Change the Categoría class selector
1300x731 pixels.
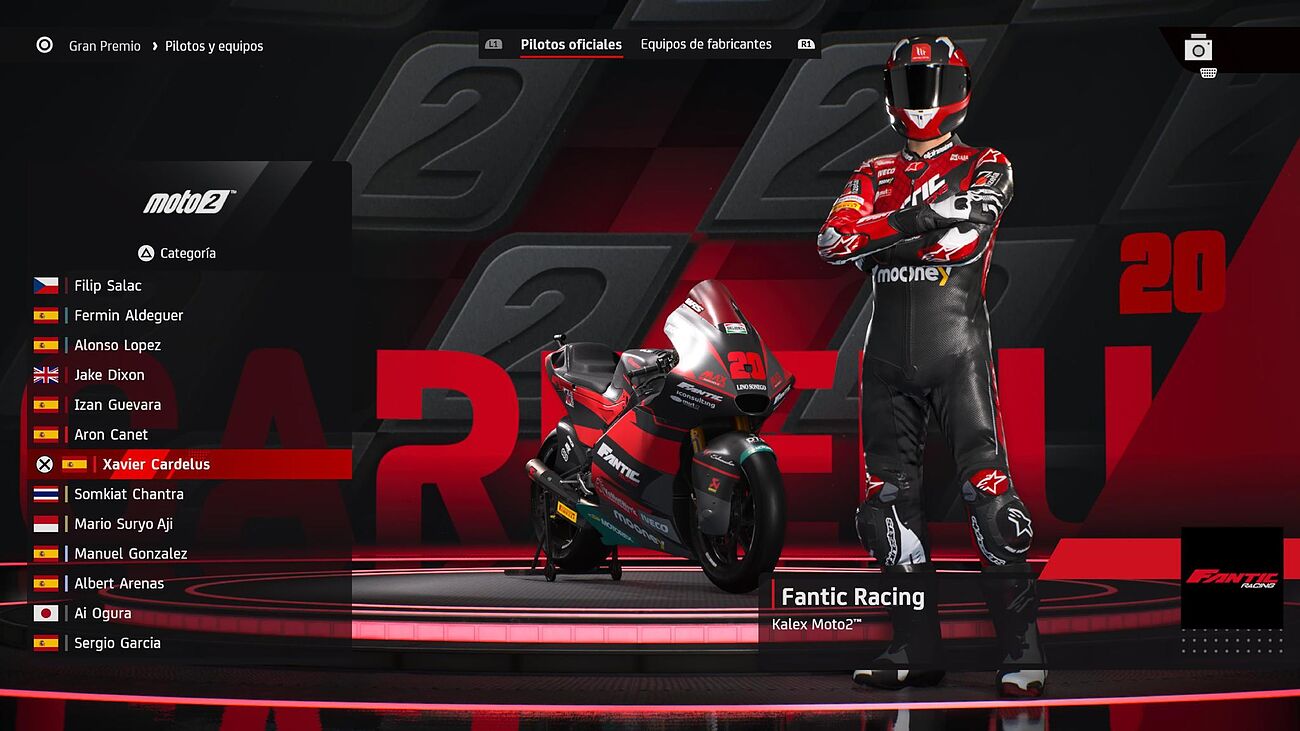coord(177,254)
